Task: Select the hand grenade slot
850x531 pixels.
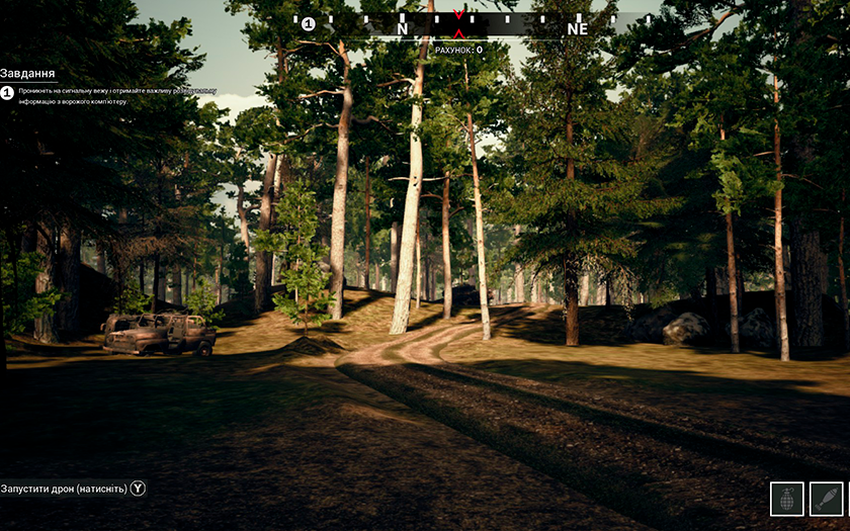Action: pyautogui.click(x=787, y=498)
